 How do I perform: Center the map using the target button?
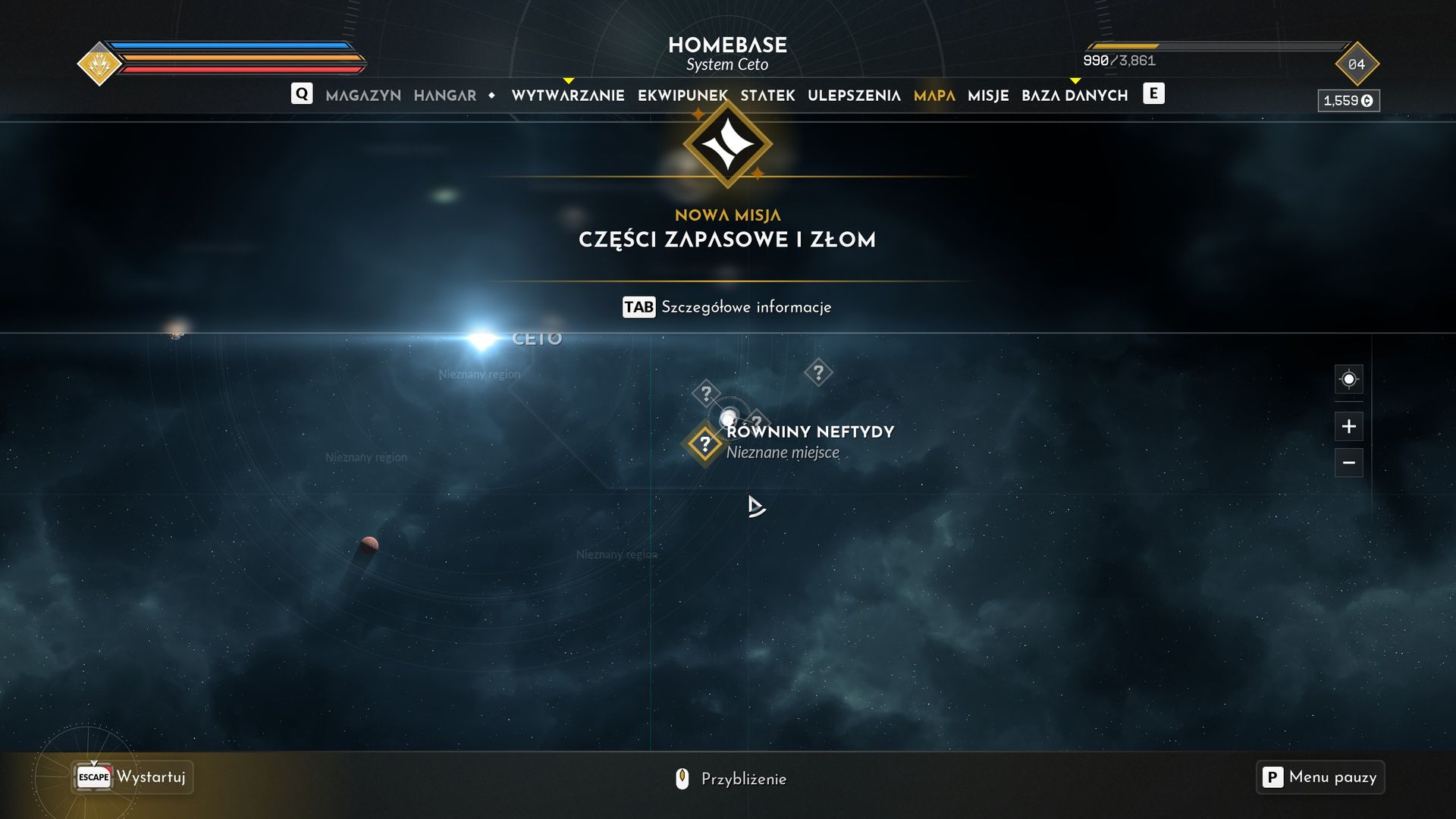point(1348,379)
